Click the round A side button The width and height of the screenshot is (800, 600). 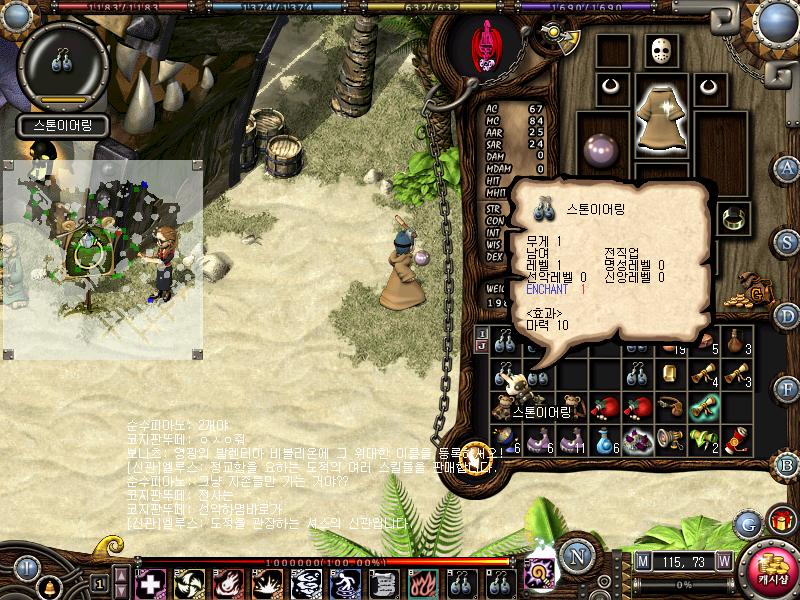pyautogui.click(x=787, y=167)
